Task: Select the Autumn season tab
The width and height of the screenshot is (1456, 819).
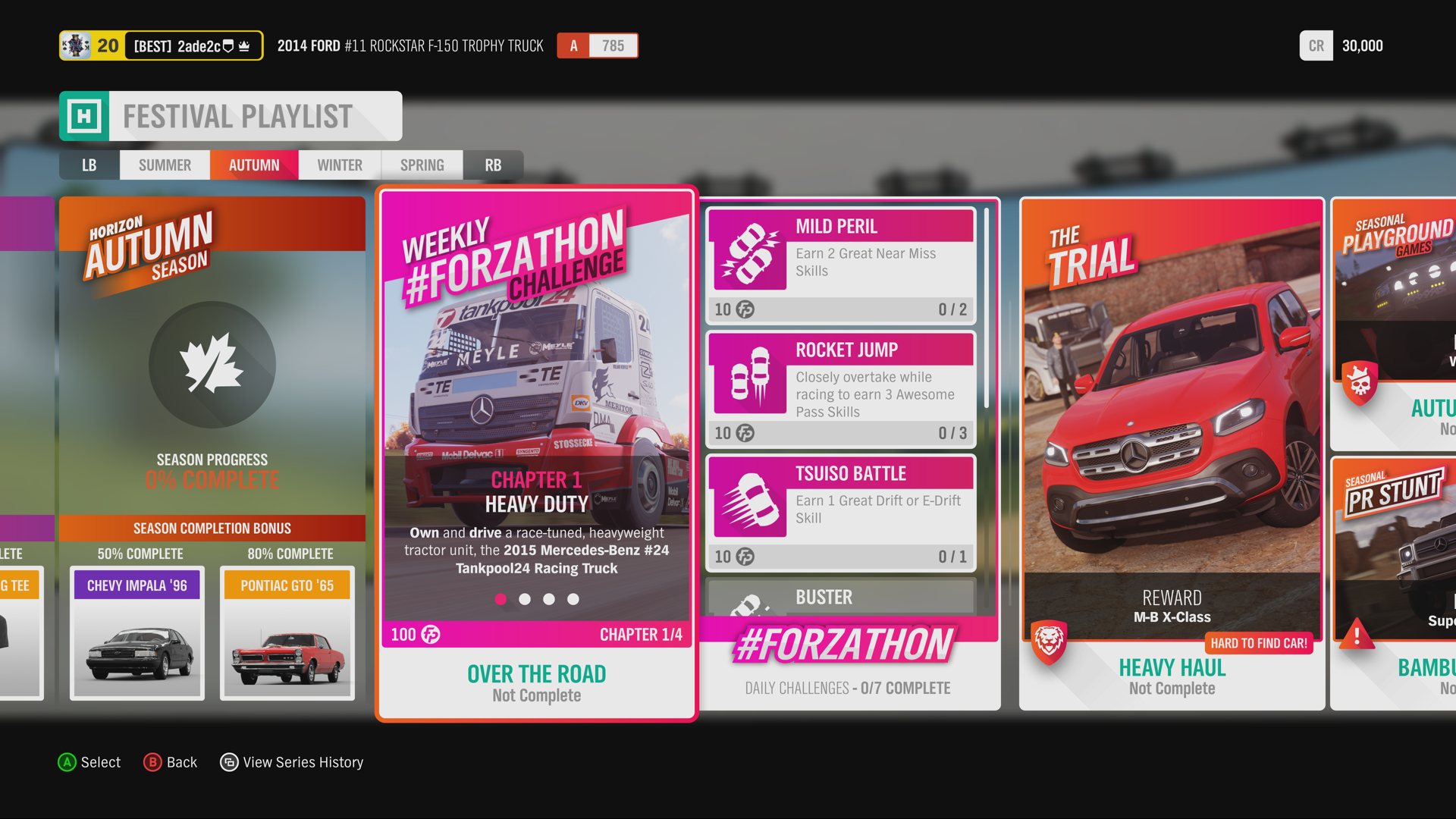Action: (x=254, y=165)
